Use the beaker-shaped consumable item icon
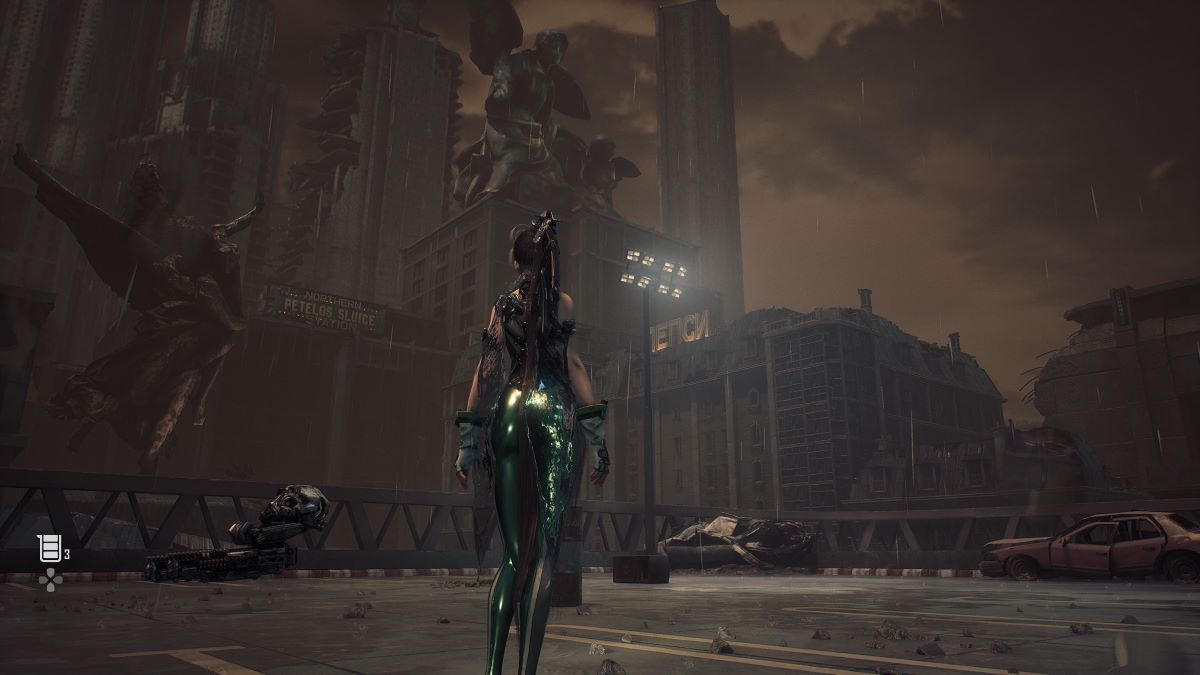The width and height of the screenshot is (1200, 675). pos(49,548)
